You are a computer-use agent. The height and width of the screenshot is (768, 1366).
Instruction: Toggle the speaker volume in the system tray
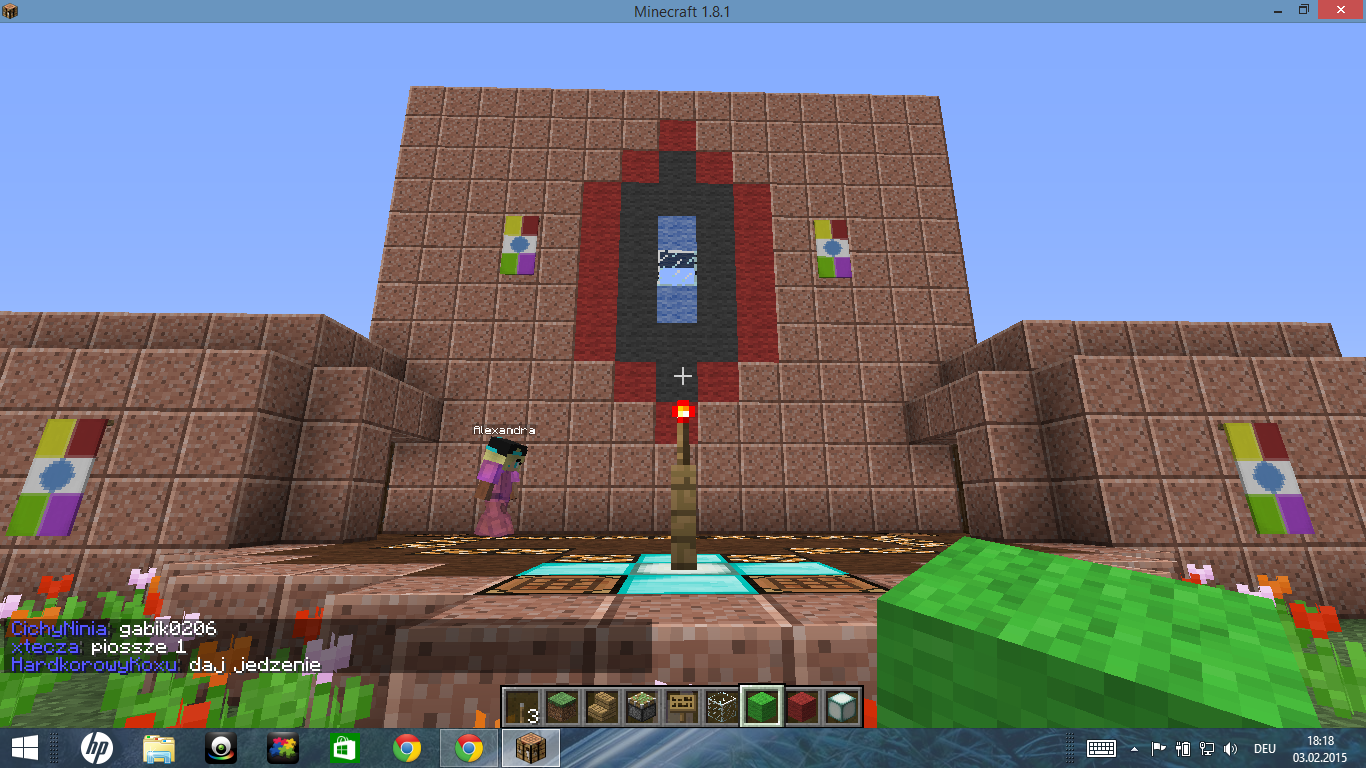(x=1228, y=749)
